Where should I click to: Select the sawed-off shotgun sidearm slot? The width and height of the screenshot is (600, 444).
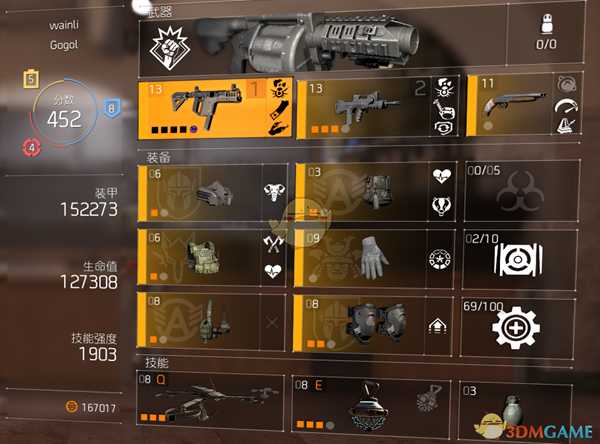click(x=521, y=107)
